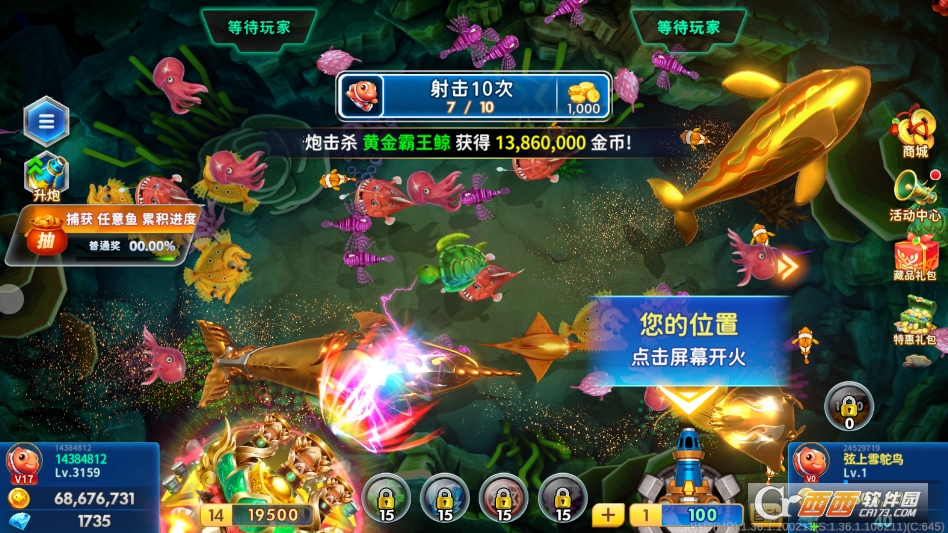The height and width of the screenshot is (533, 948).
Task: Tap the 您的位置 fire prompt banner
Action: [x=688, y=340]
